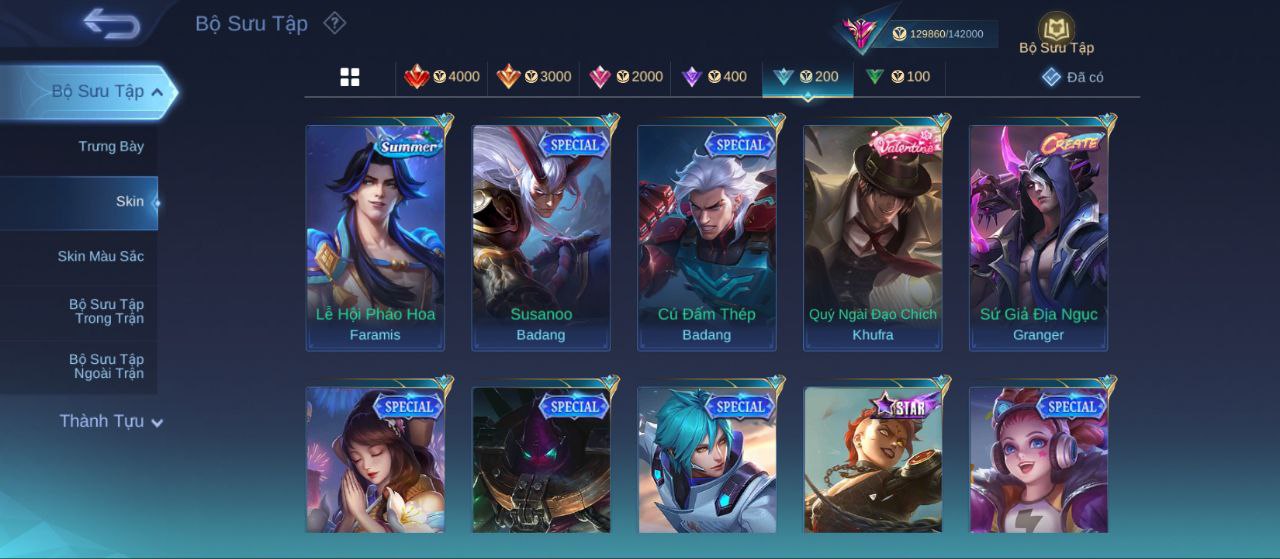Select the Granger Sứ Giả Địa Ngục skin

click(x=1038, y=238)
